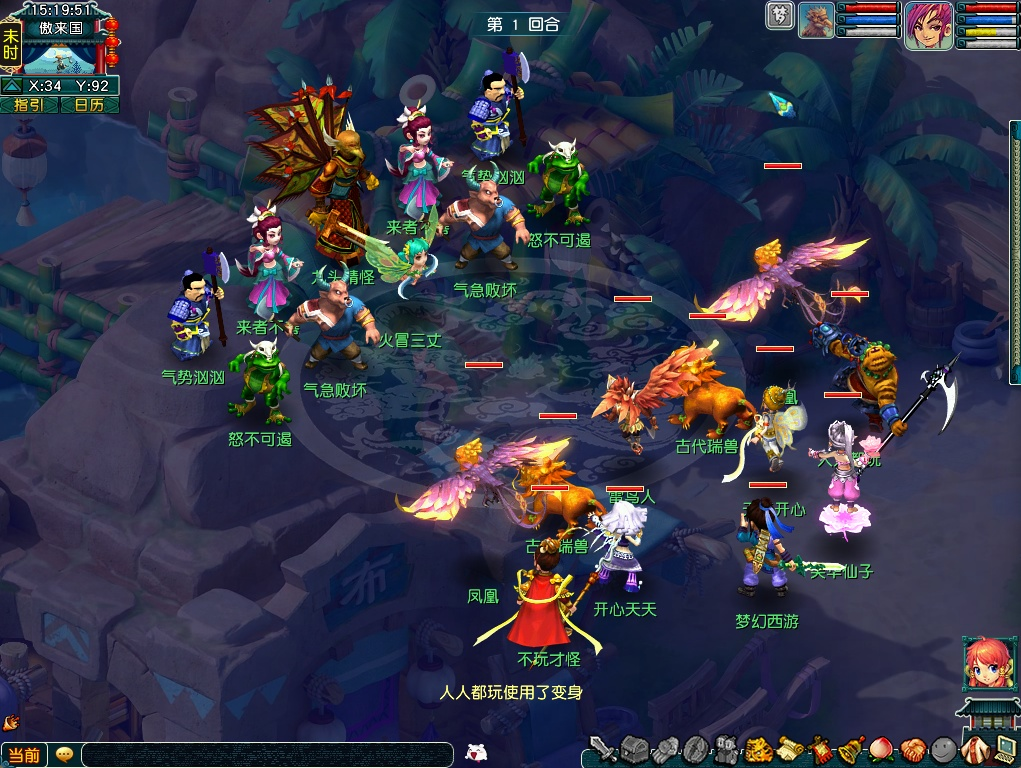The height and width of the screenshot is (768, 1021).
Task: Click the golden bell toolbar icon
Action: point(852,748)
